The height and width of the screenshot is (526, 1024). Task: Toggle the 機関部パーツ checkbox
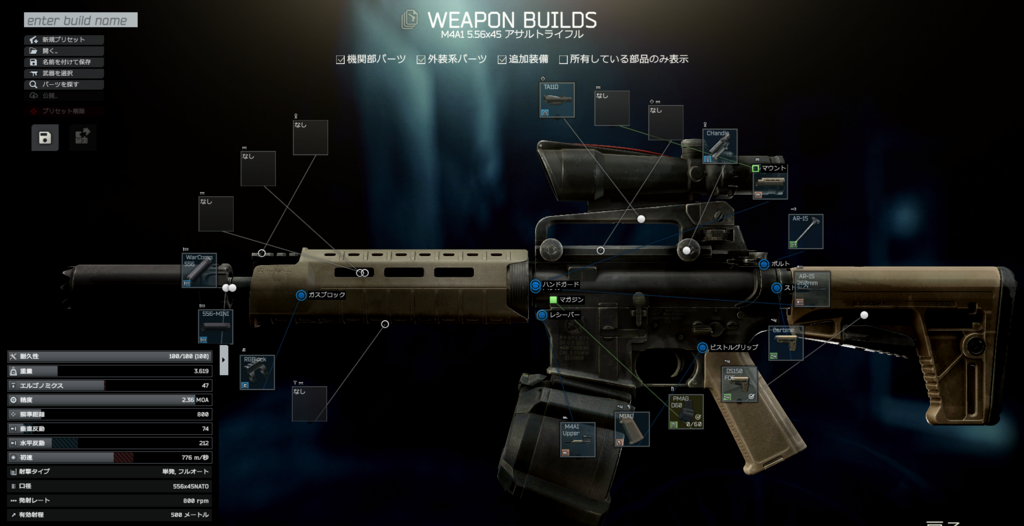[x=341, y=59]
